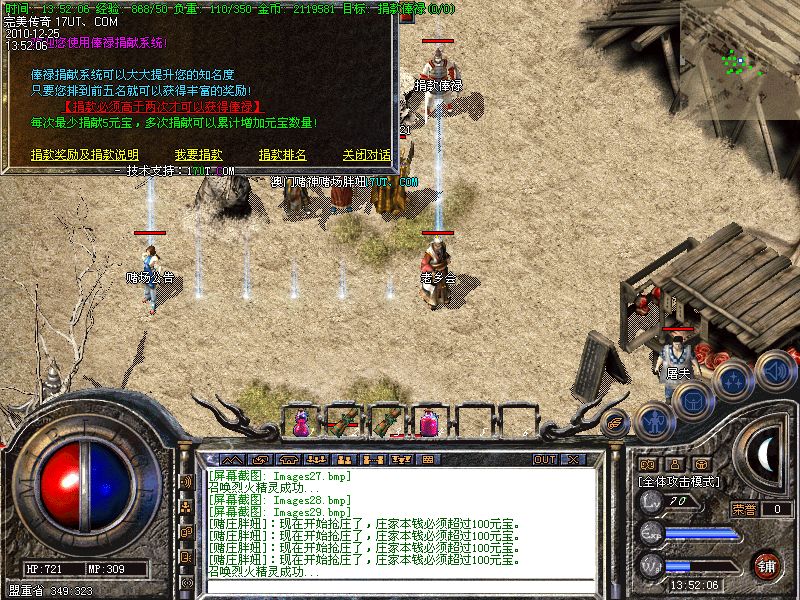Click the chat log message area
The width and height of the screenshot is (800, 600).
400,522
